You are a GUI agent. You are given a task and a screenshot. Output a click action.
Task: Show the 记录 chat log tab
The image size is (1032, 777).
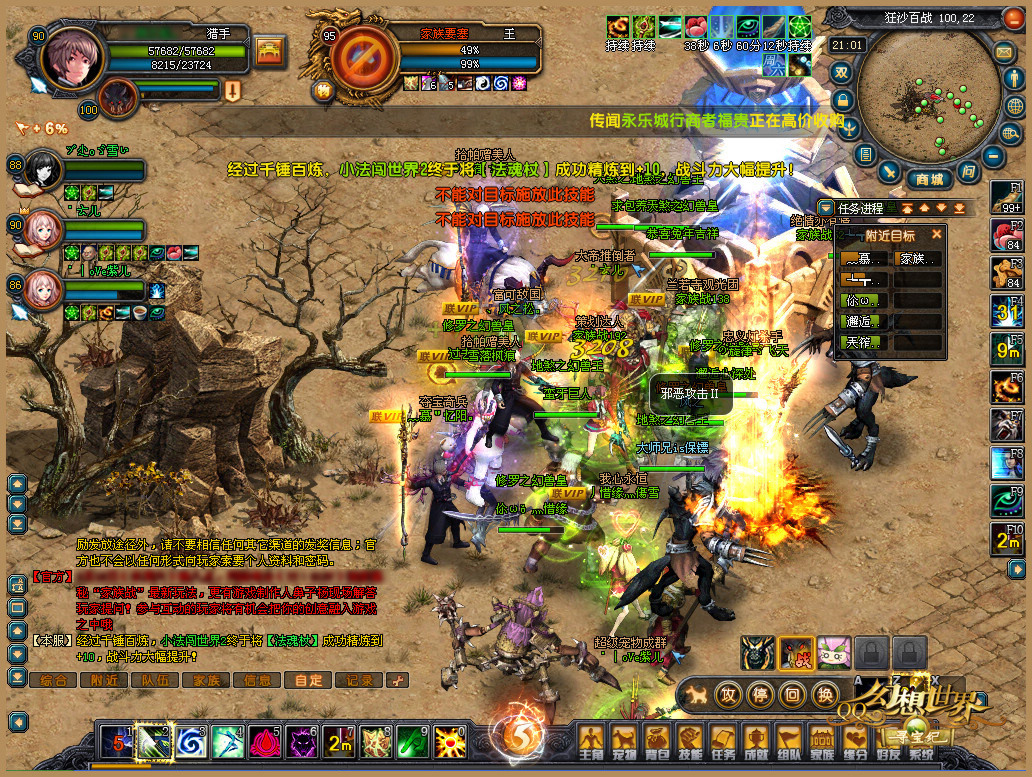[359, 680]
